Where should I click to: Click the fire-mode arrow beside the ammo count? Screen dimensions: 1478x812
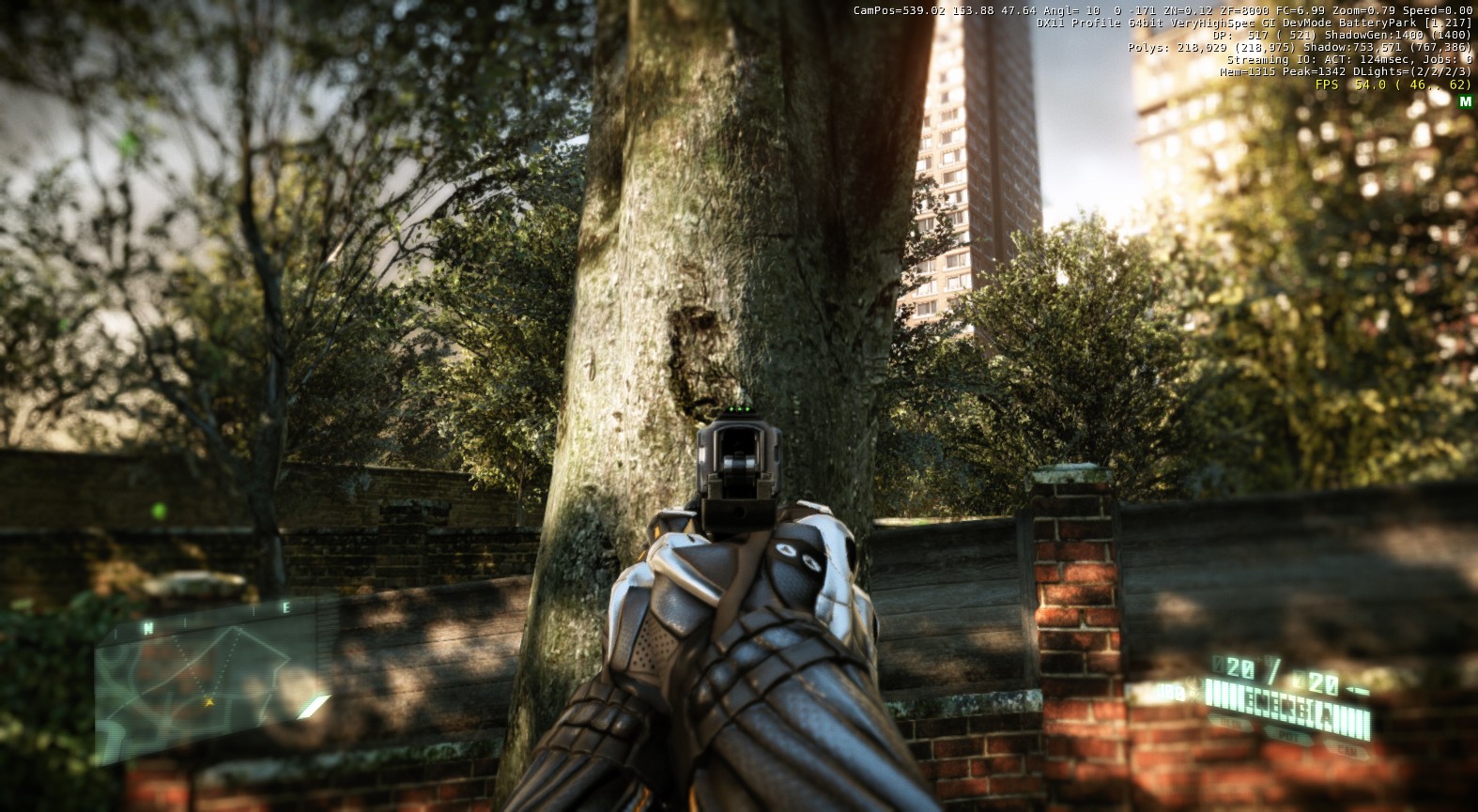(1358, 689)
